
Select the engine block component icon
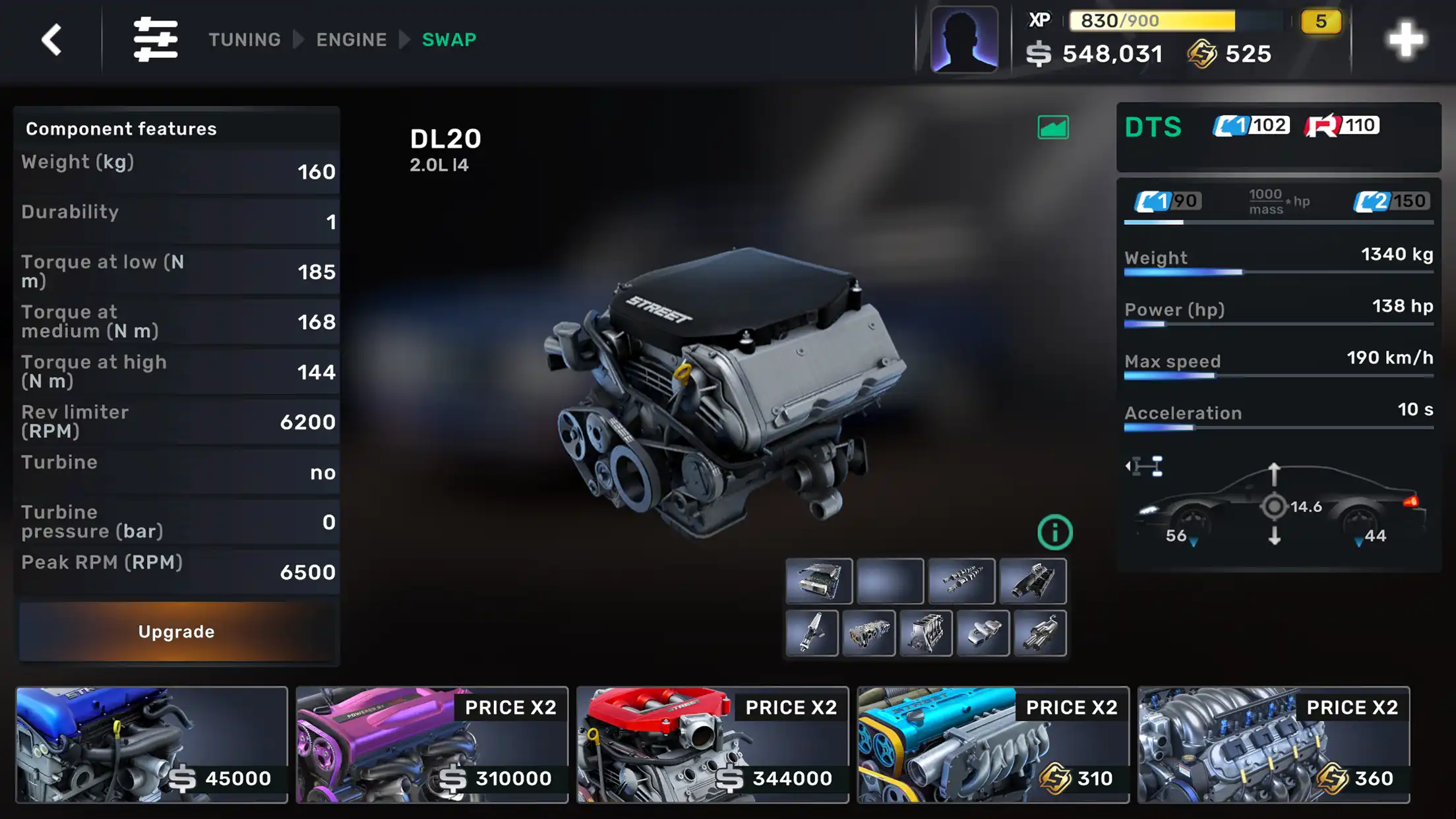coord(926,633)
